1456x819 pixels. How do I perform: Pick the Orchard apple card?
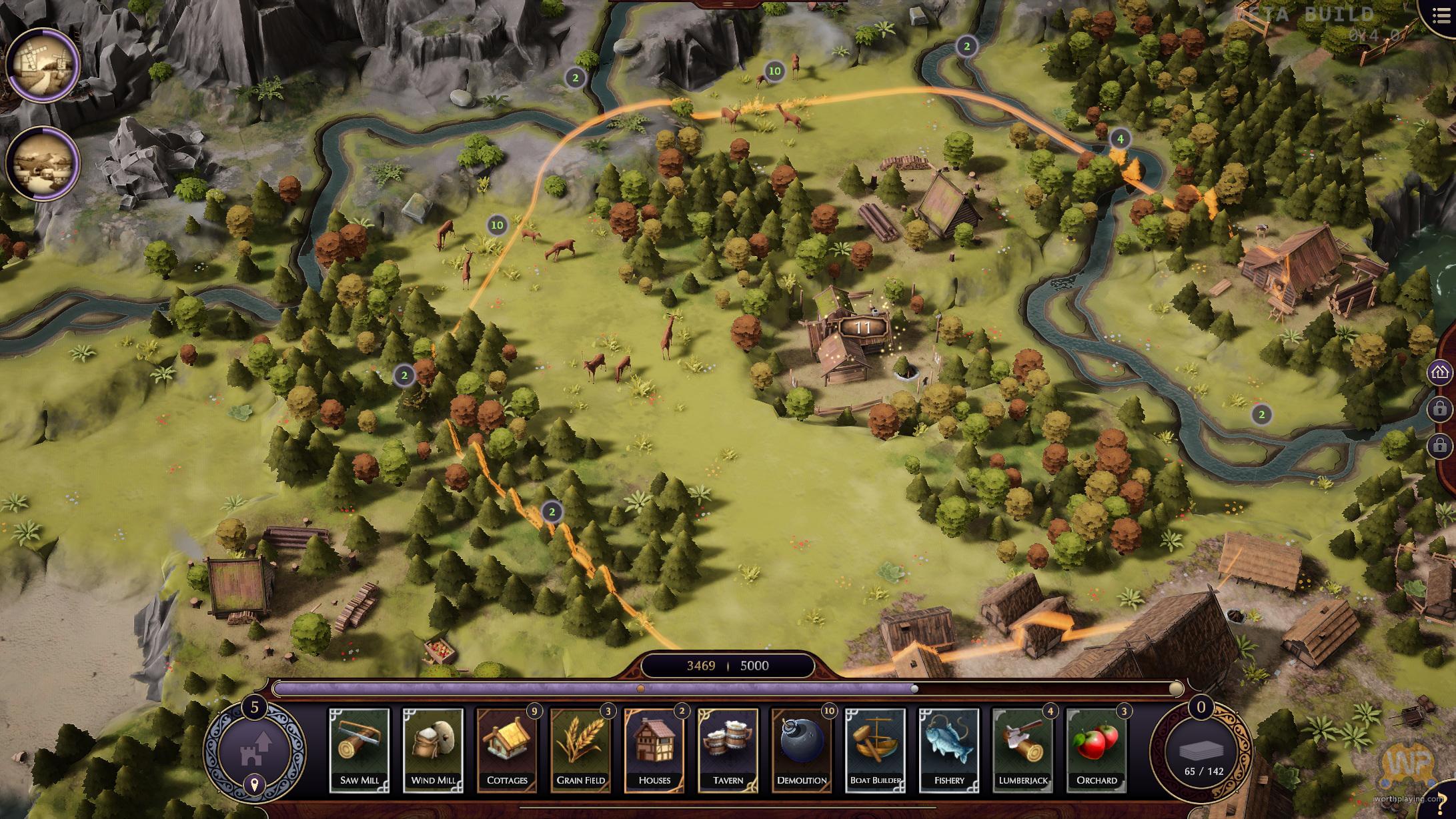[1097, 750]
